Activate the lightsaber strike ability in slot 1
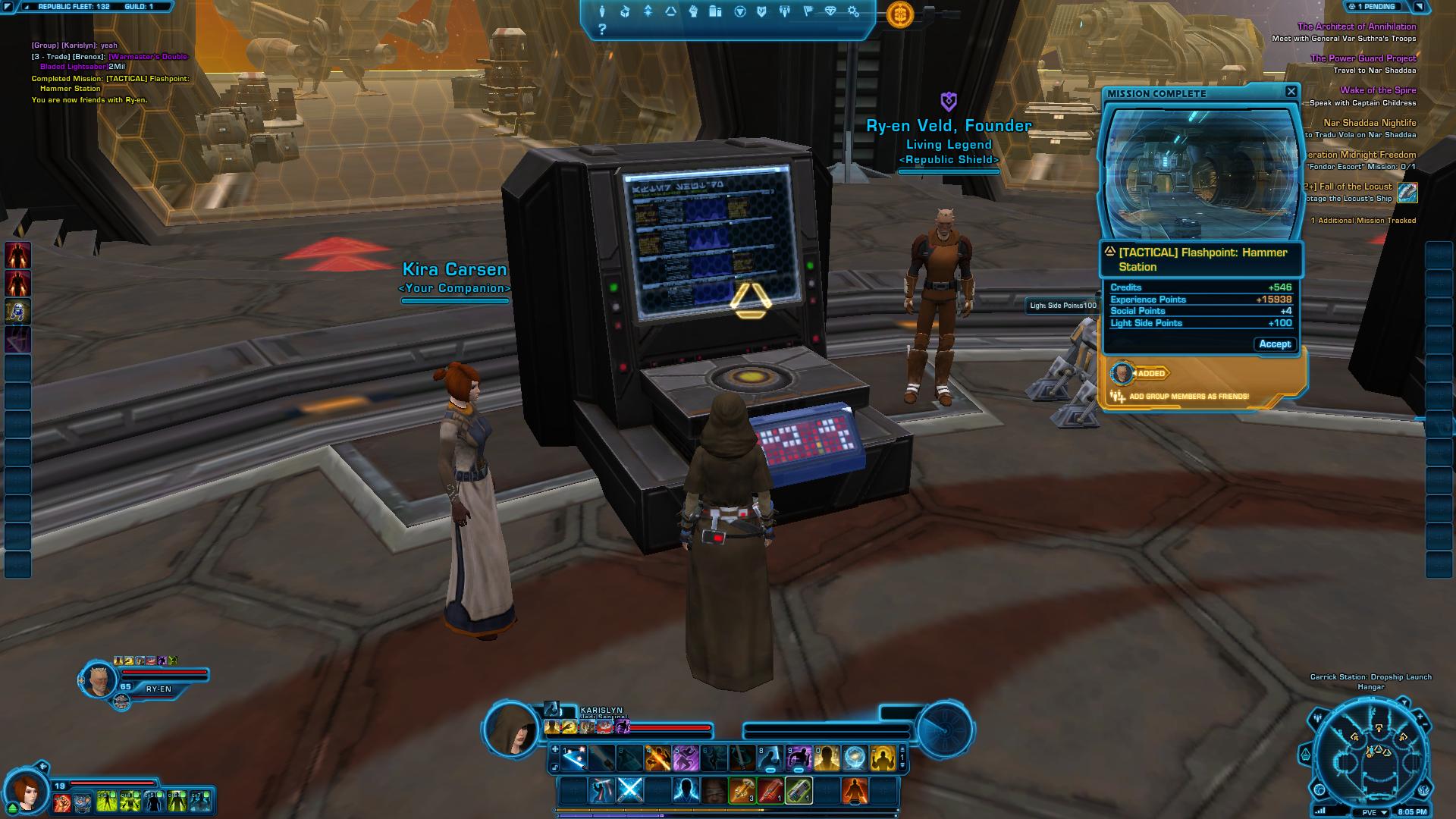1456x819 pixels. [x=574, y=758]
